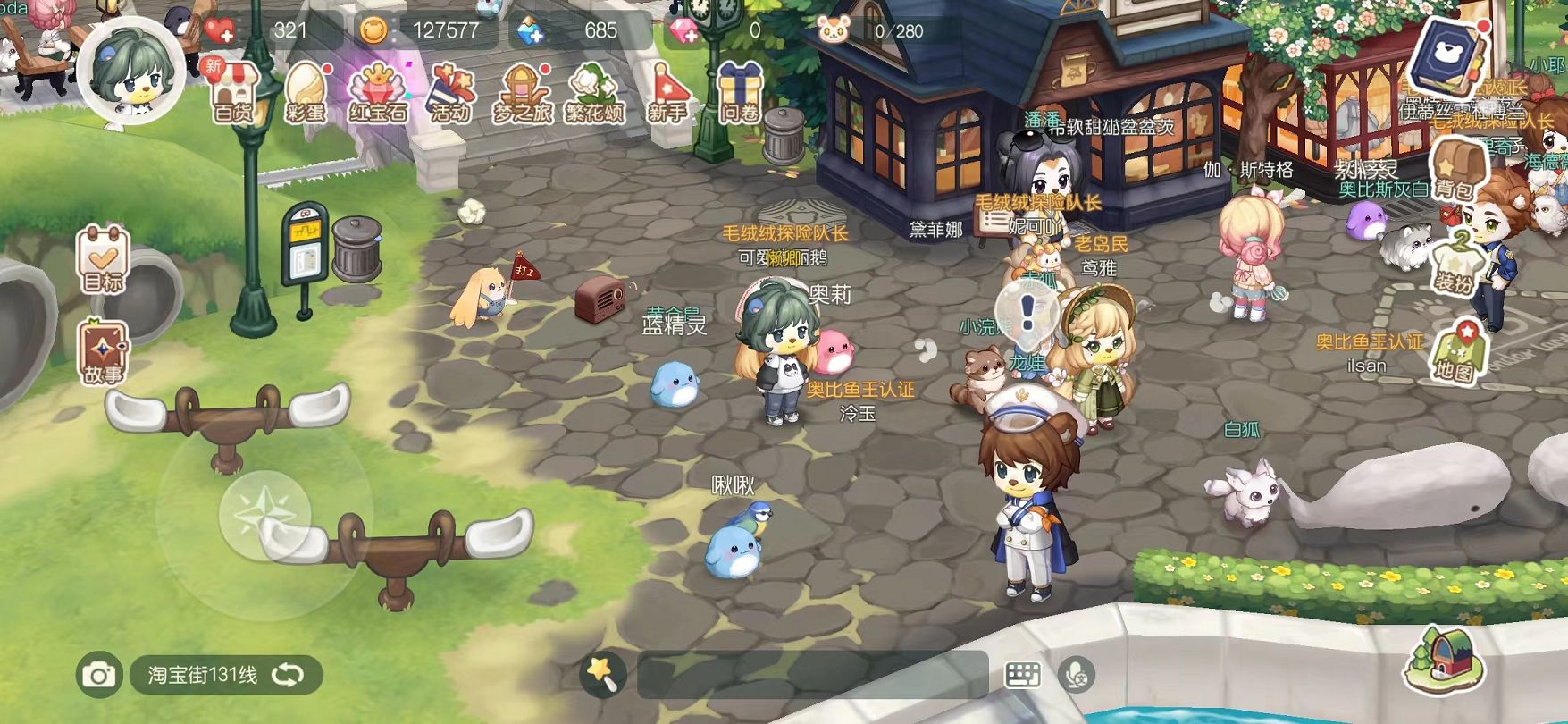
Task: Open the 装扮 dress-up menu
Action: (1455, 261)
